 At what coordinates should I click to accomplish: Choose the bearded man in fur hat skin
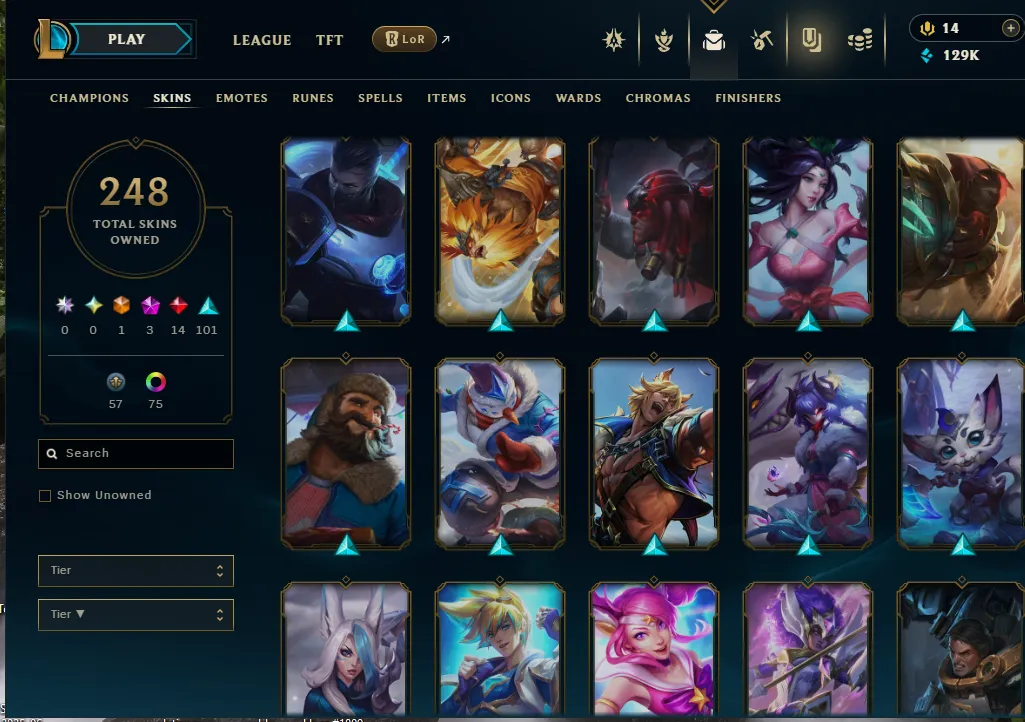[x=346, y=452]
